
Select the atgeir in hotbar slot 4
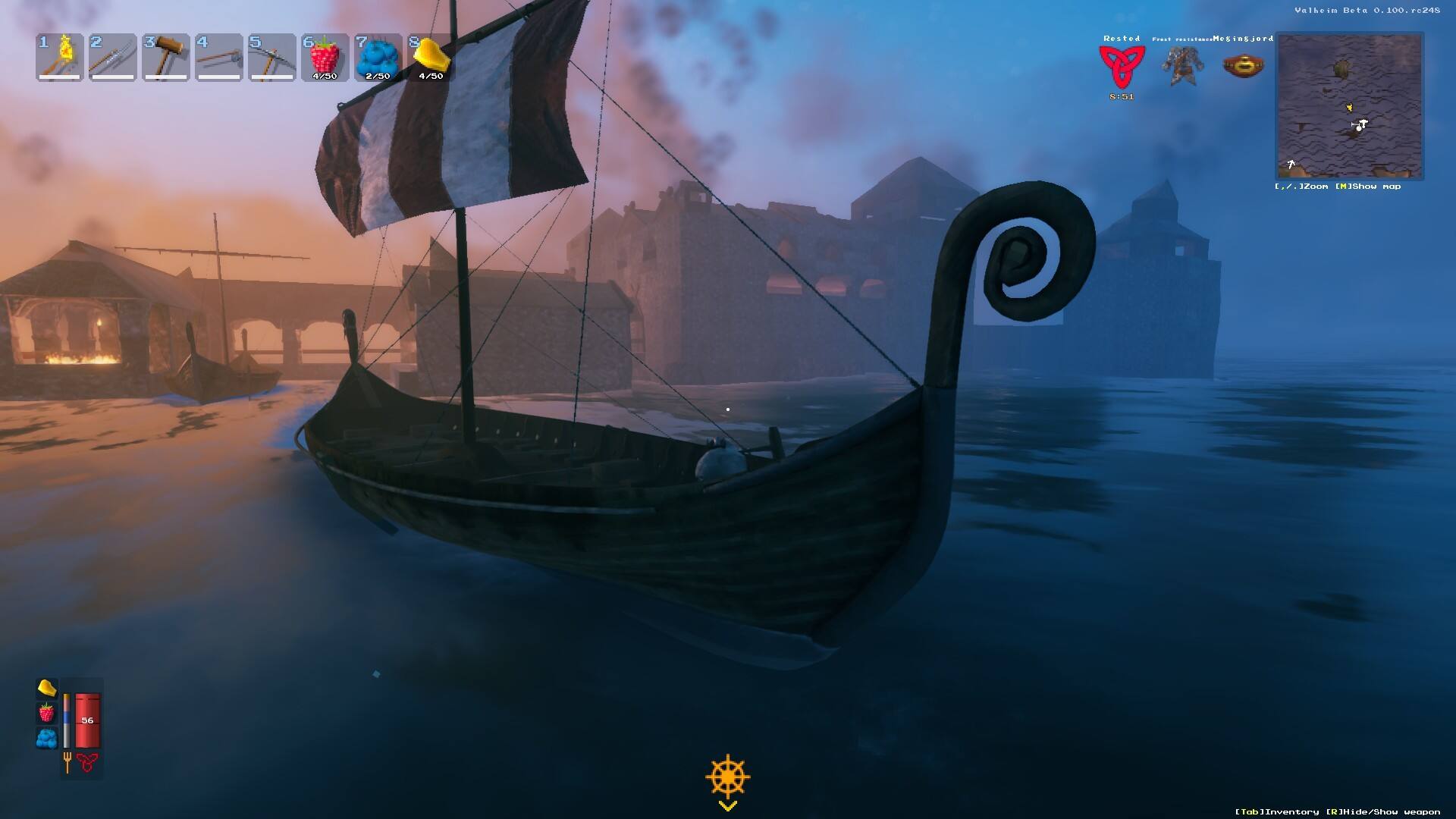(x=218, y=57)
